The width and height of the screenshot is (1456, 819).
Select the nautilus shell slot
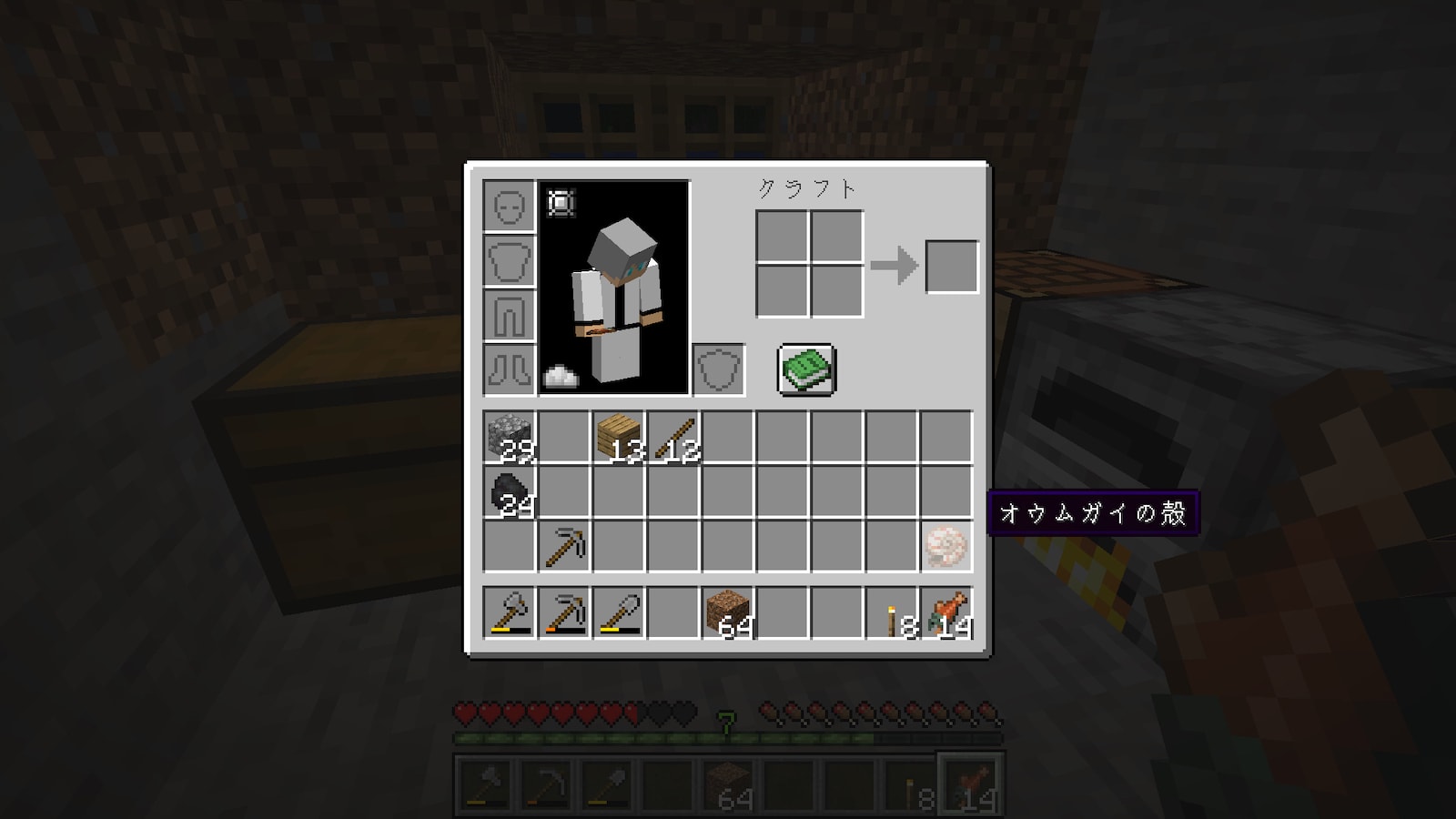[x=946, y=547]
